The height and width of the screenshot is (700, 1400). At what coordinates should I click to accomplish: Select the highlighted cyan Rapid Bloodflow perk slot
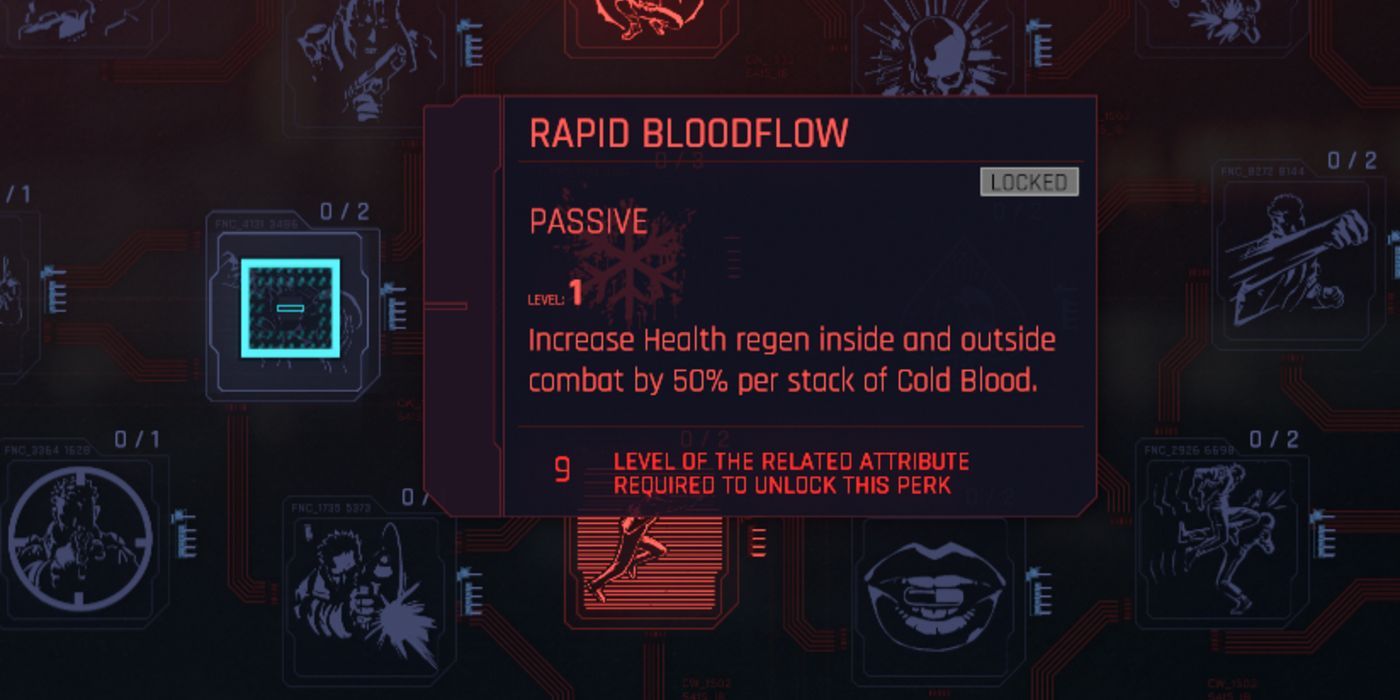289,308
